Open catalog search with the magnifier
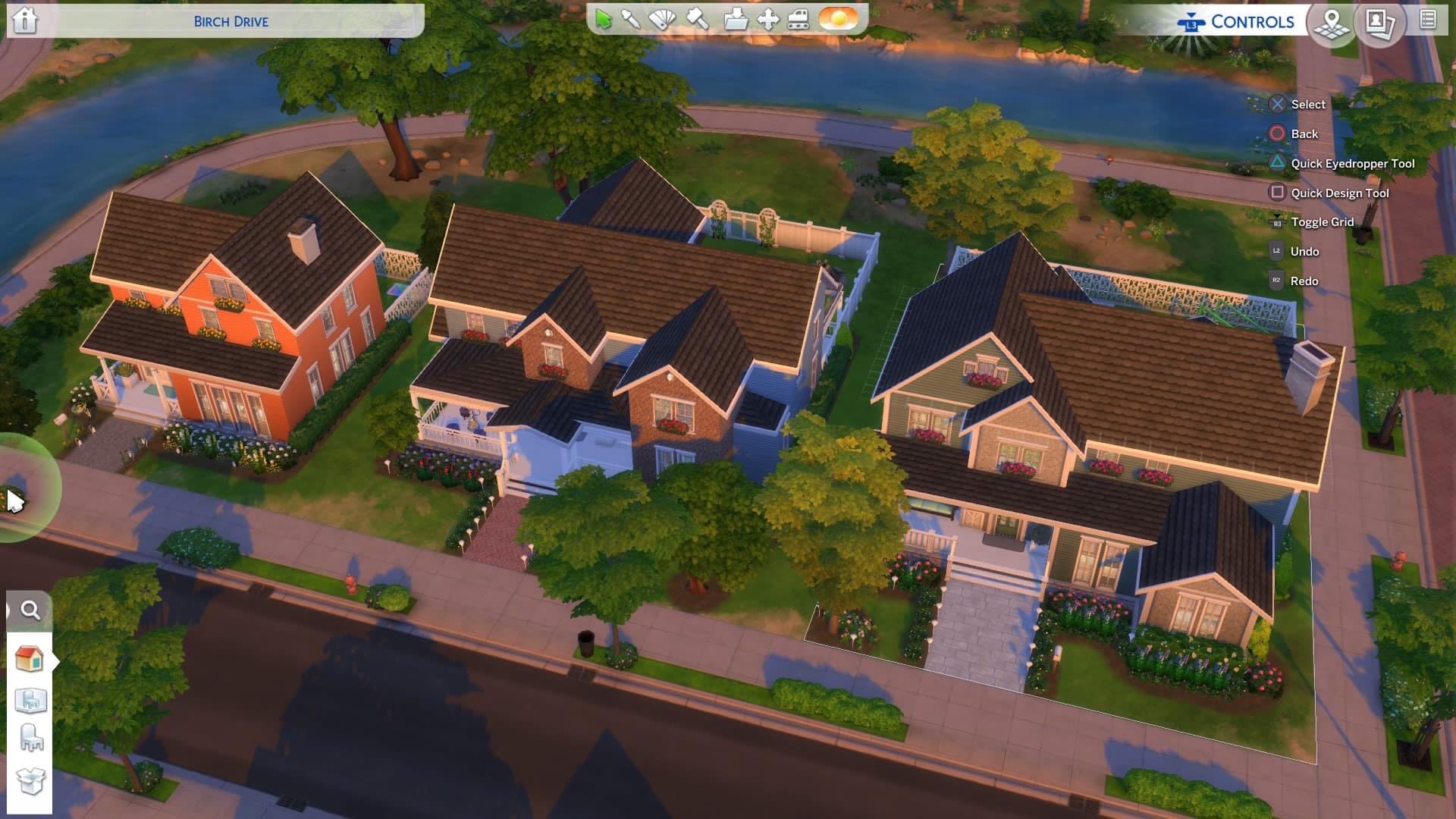Viewport: 1456px width, 819px height. pyautogui.click(x=30, y=608)
